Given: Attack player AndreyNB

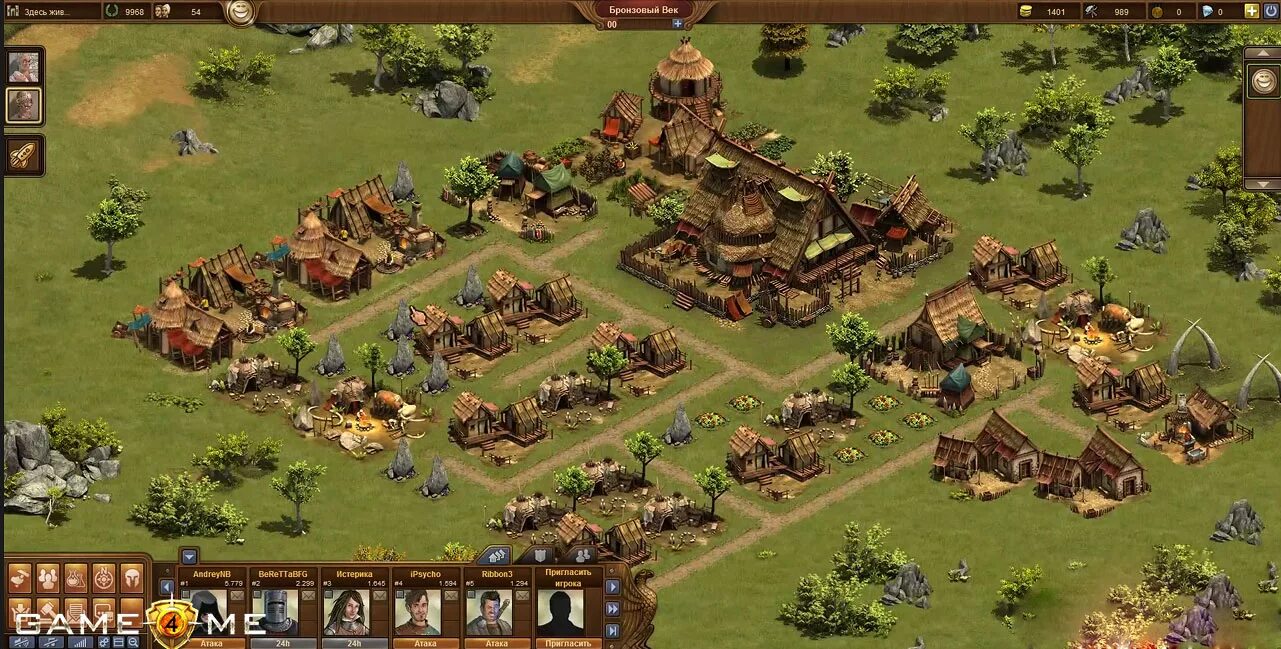Looking at the screenshot, I should pyautogui.click(x=210, y=643).
